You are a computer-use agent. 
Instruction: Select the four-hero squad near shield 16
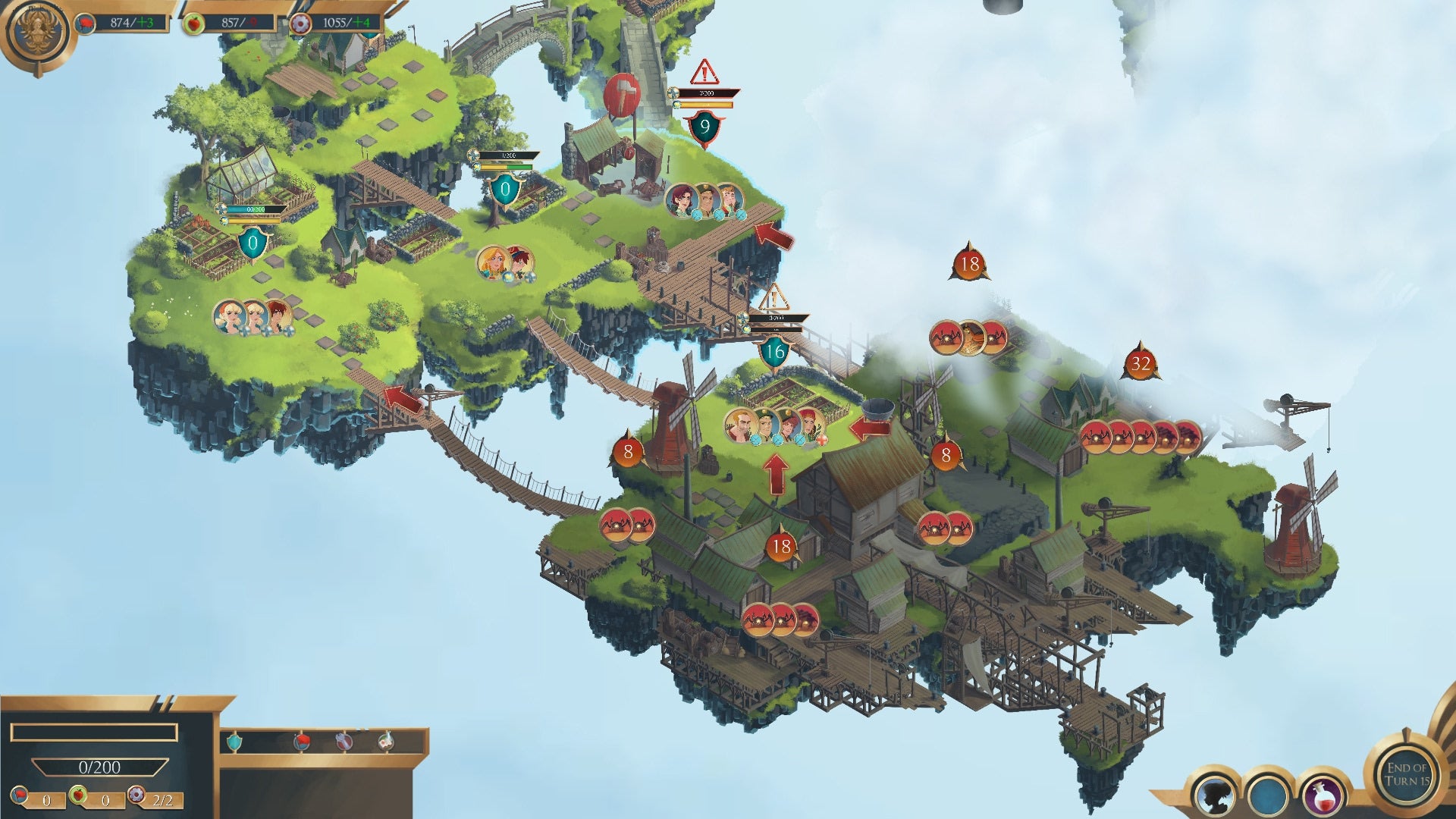(774, 425)
